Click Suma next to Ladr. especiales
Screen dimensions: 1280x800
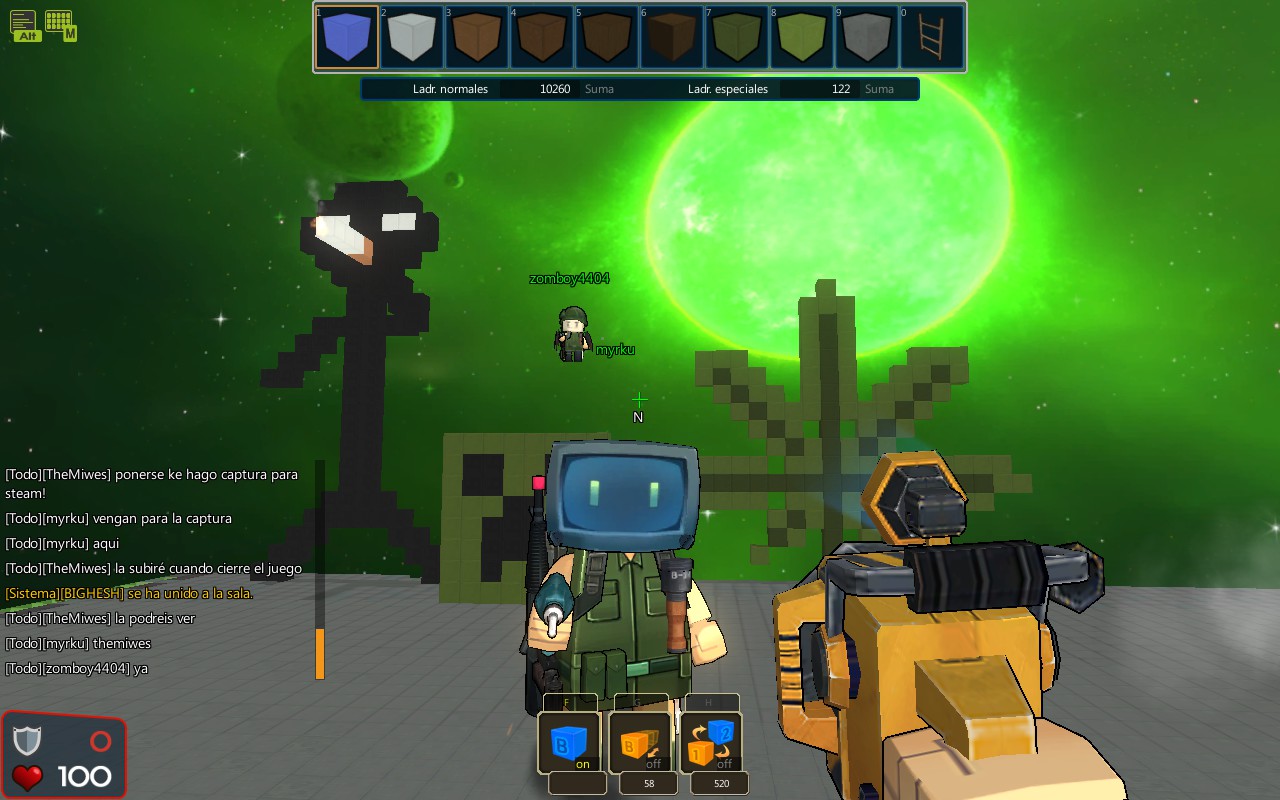[878, 88]
